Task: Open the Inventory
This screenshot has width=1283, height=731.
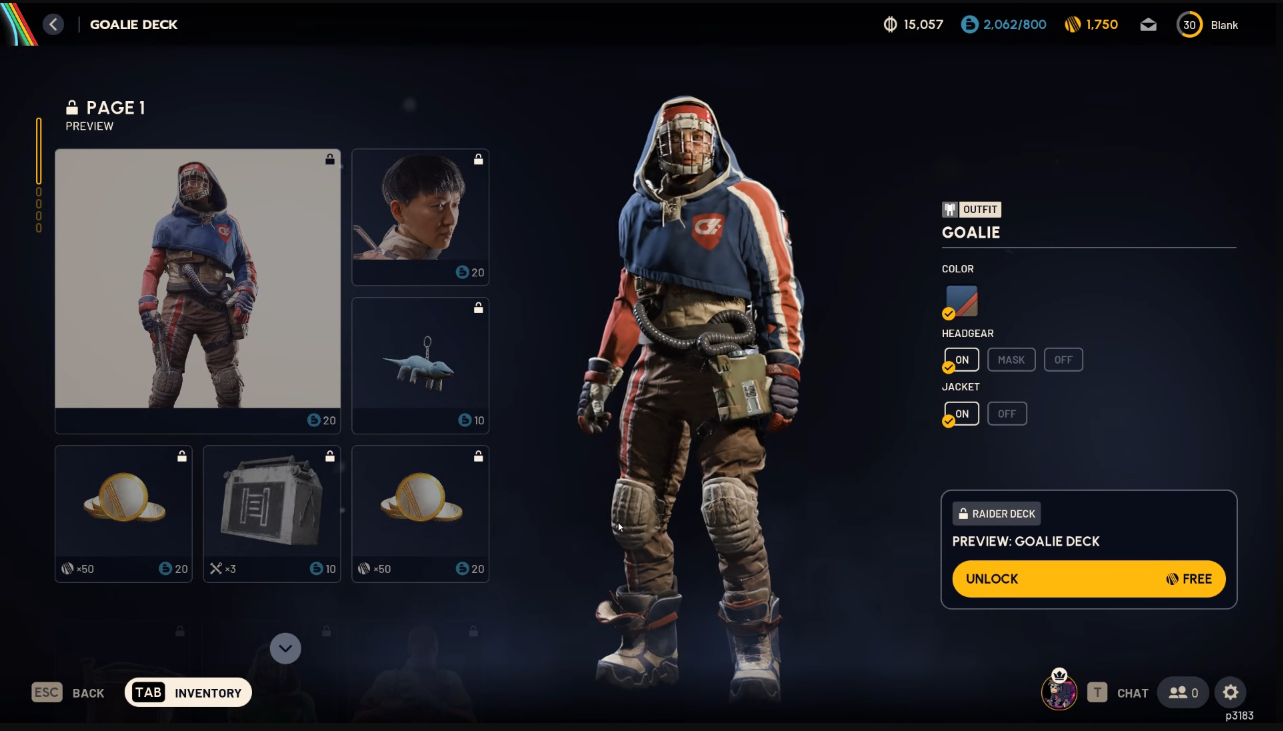Action: [x=188, y=693]
